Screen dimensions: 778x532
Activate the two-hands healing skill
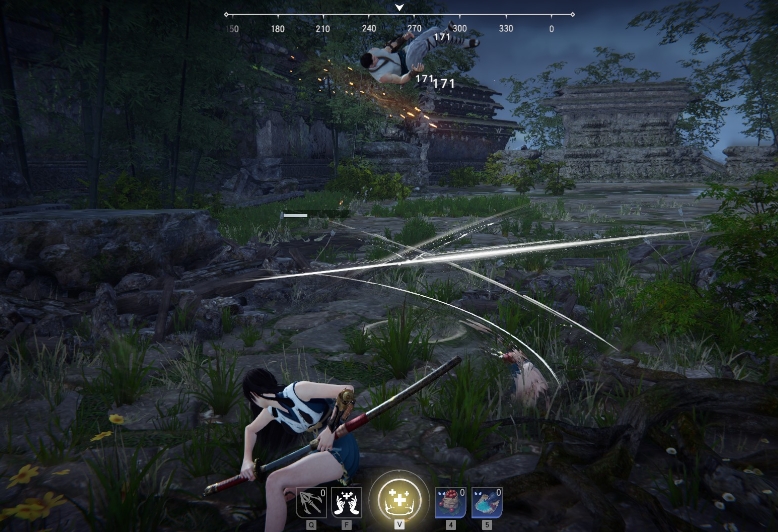tap(346, 501)
